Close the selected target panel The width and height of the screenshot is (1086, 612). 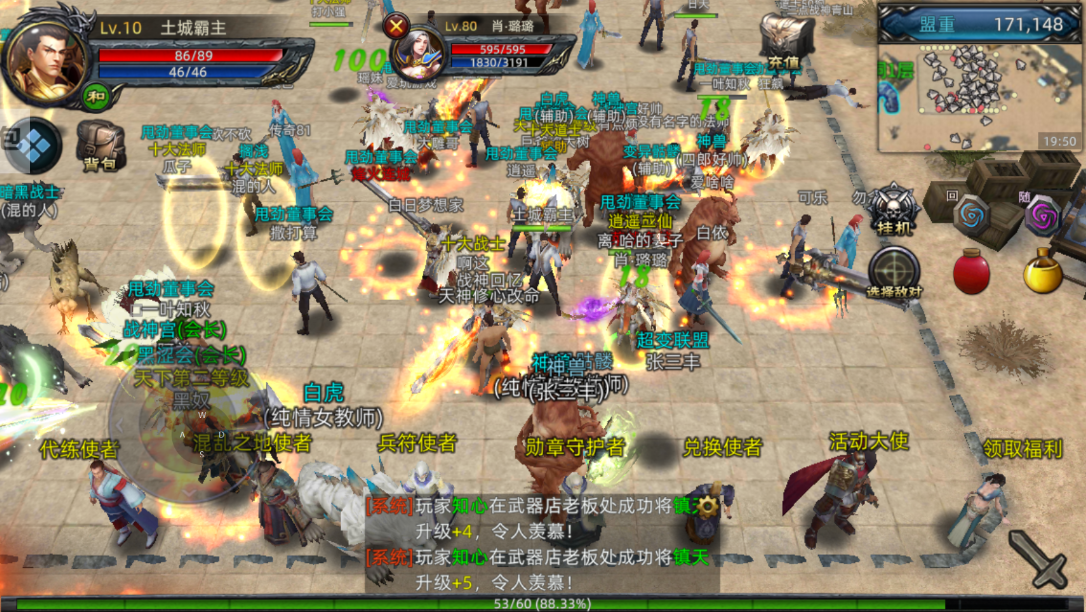[398, 26]
